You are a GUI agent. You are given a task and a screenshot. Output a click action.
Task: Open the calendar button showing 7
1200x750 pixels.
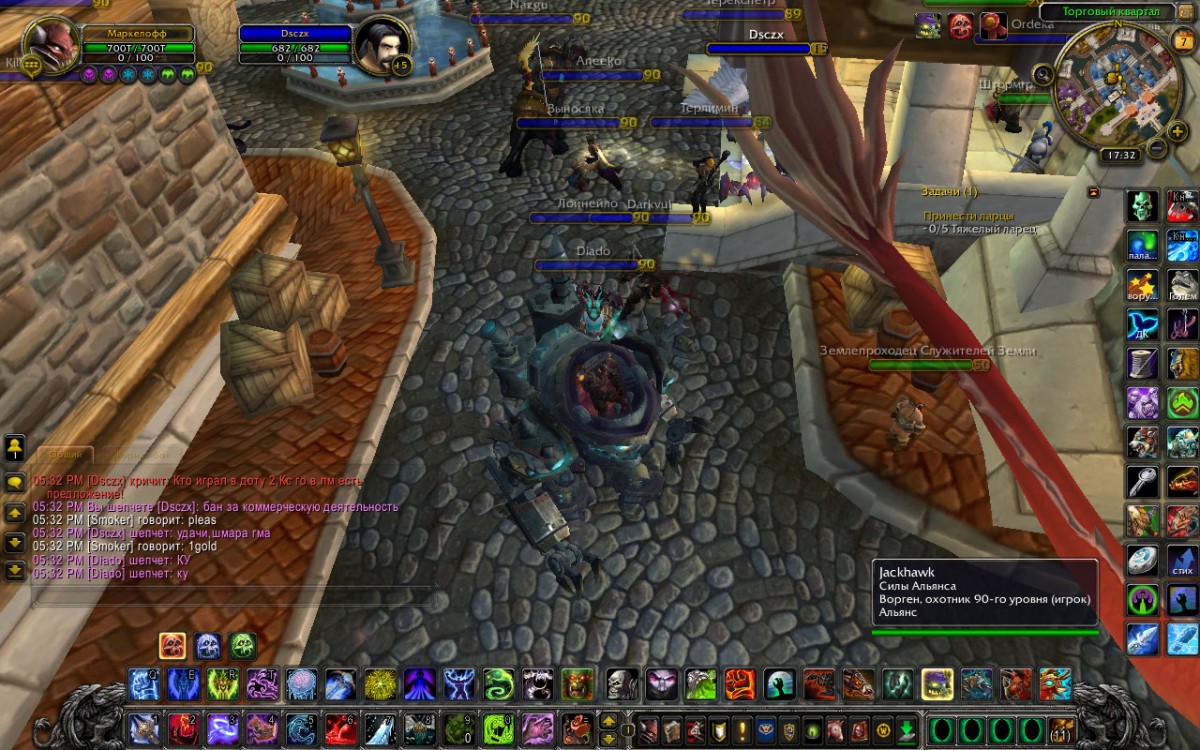[1182, 41]
